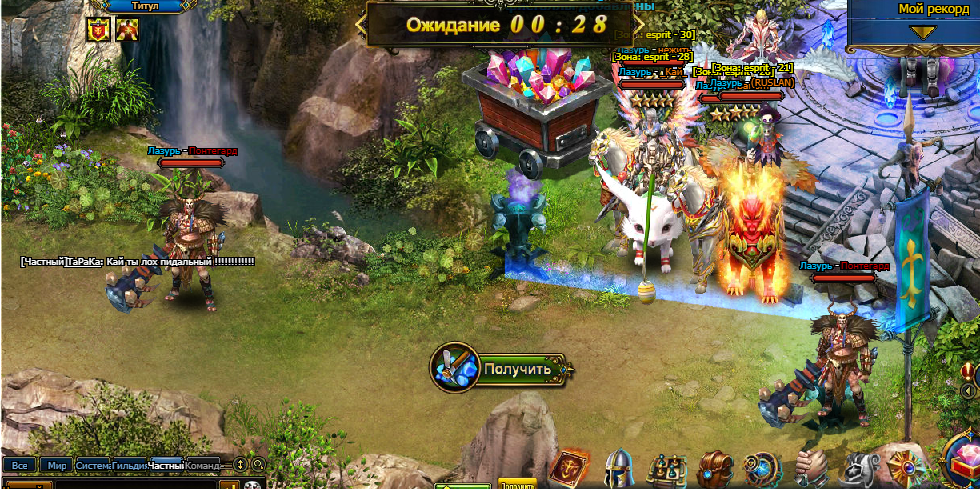Viewport: 980px width, 489px height.
Task: Select the yellow shield buff icon
Action: pyautogui.click(x=98, y=29)
